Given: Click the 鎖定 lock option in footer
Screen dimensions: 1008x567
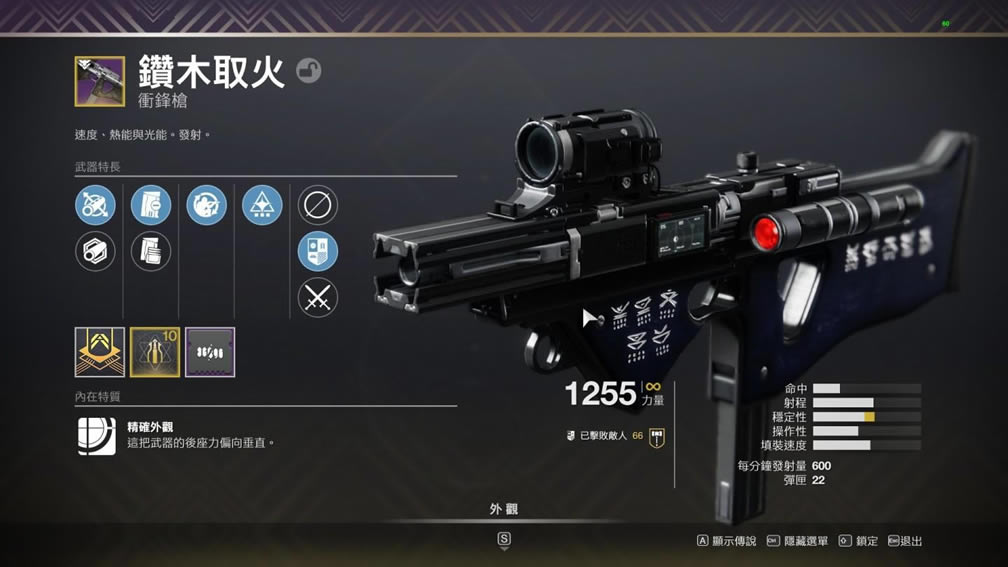Looking at the screenshot, I should (859, 541).
